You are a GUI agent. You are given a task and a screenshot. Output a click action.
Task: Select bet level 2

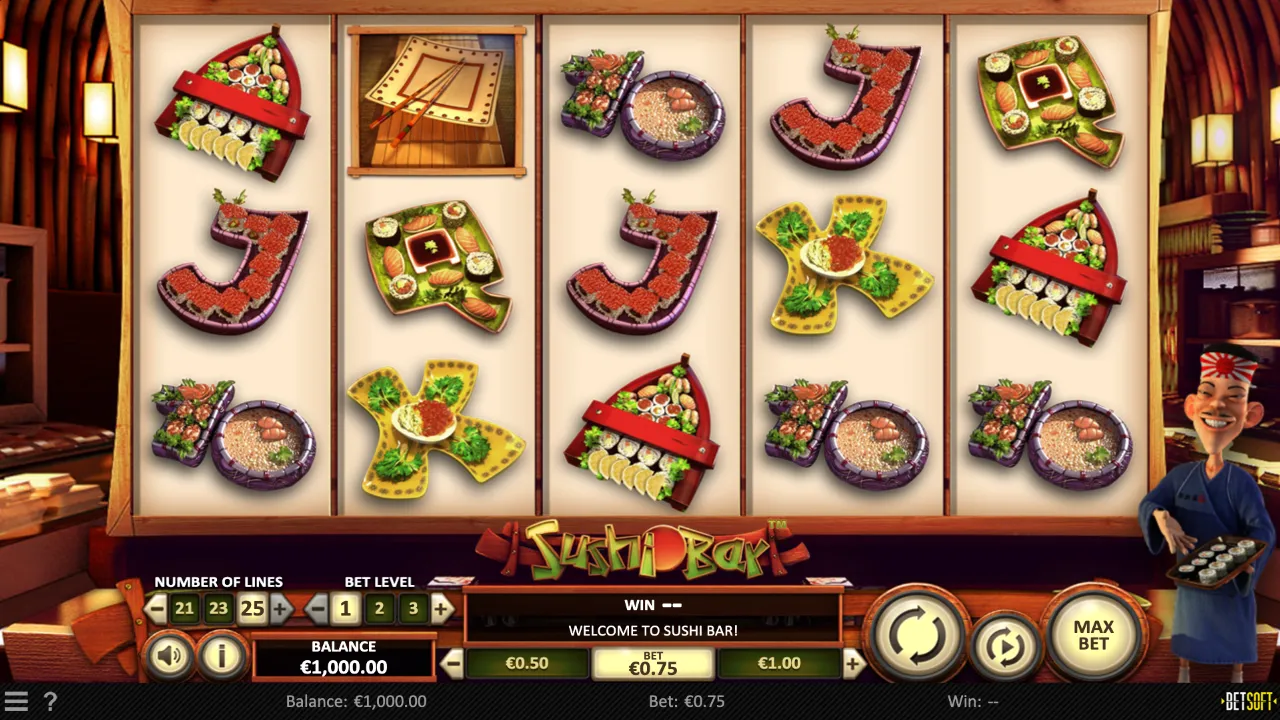pos(378,608)
